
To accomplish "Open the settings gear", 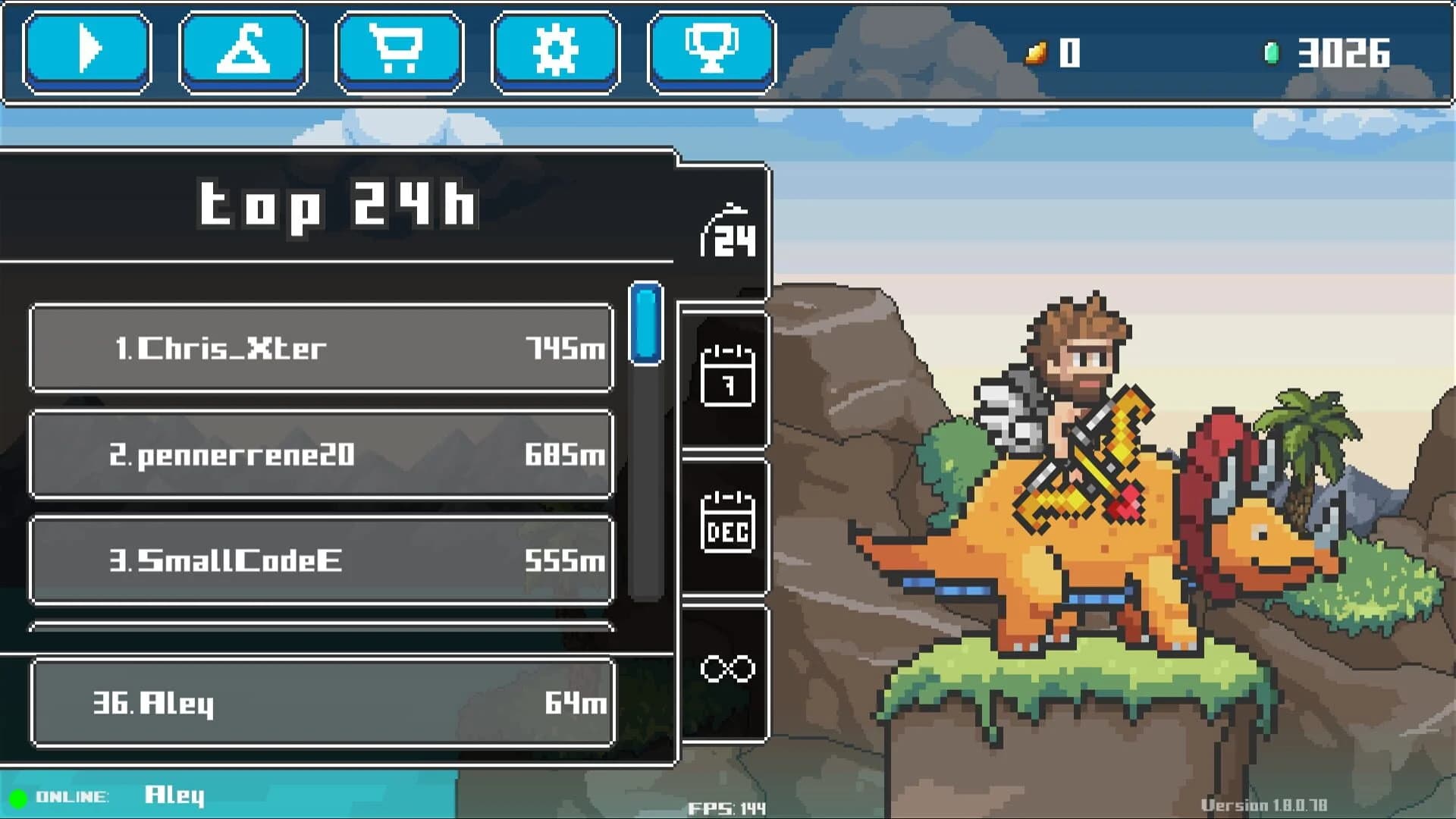I will [x=555, y=50].
